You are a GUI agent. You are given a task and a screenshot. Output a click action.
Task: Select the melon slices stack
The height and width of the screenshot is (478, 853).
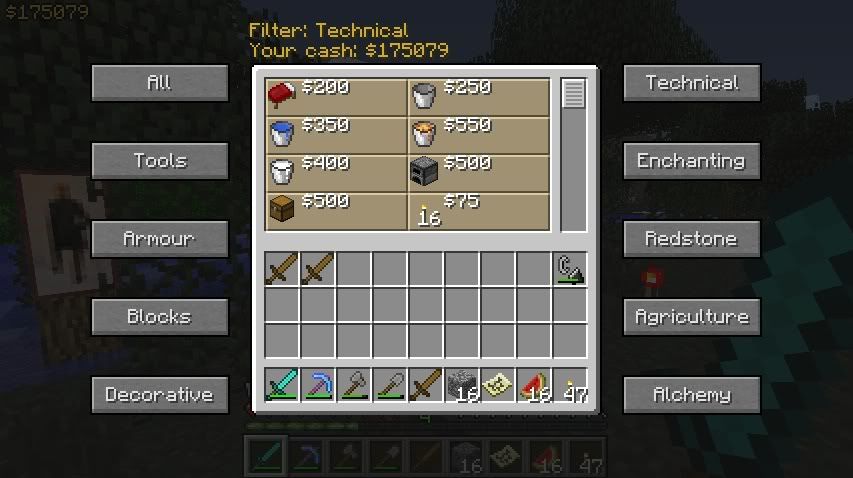tap(535, 385)
